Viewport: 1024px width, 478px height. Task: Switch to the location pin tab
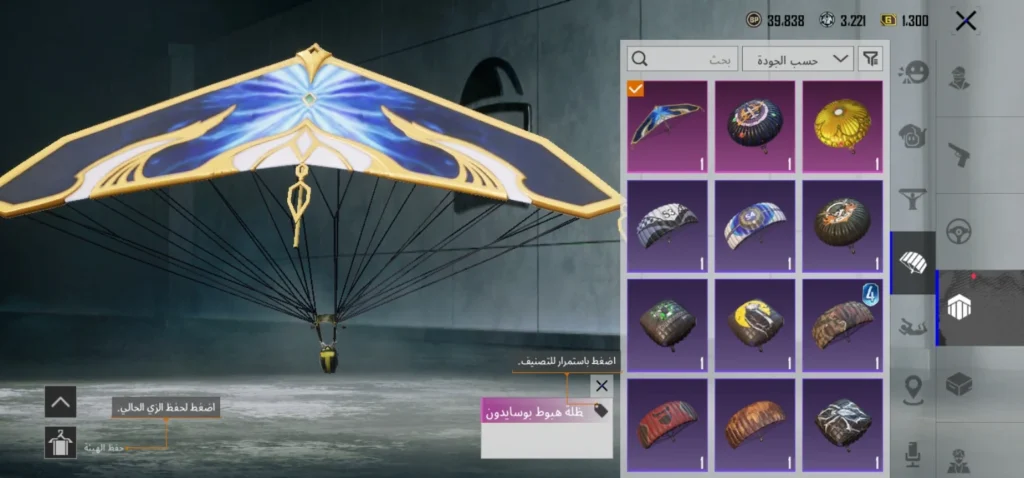(913, 388)
